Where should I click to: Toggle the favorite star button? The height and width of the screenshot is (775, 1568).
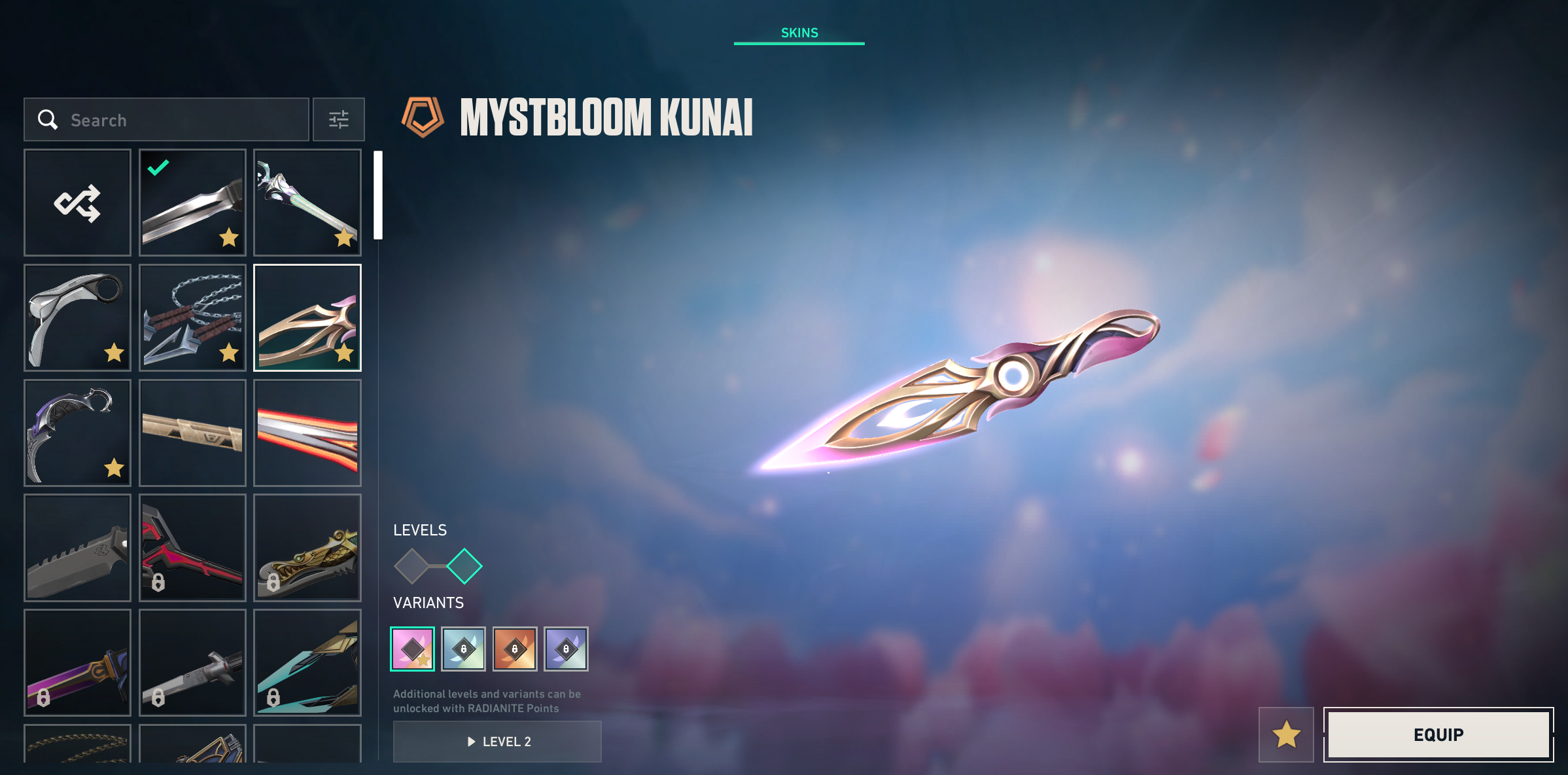[x=1285, y=734]
